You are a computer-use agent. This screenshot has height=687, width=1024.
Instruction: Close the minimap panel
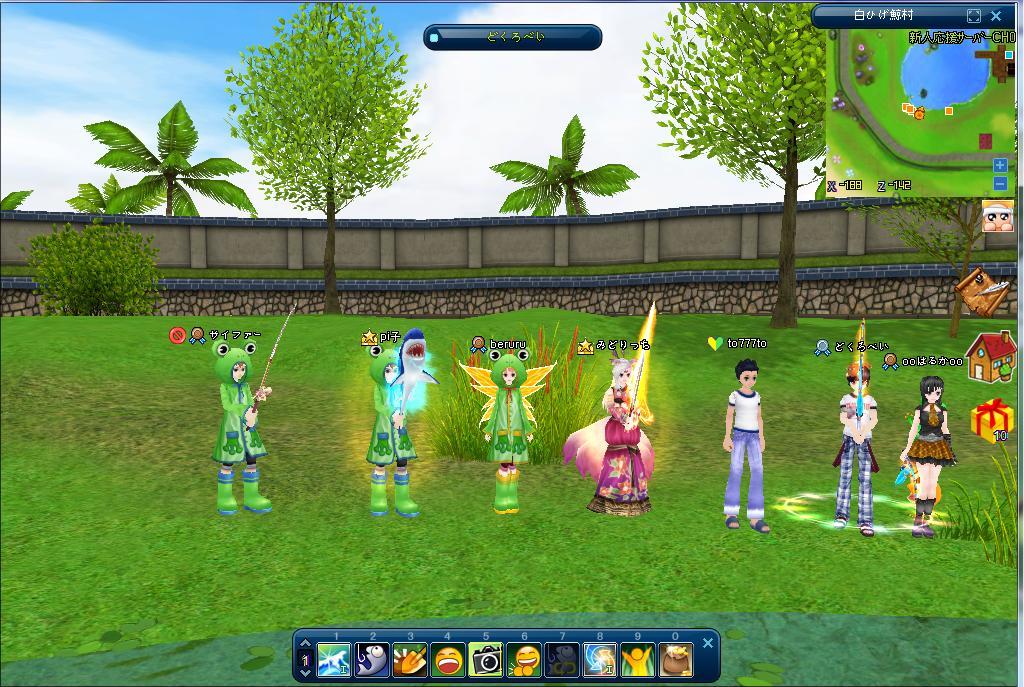[x=996, y=16]
